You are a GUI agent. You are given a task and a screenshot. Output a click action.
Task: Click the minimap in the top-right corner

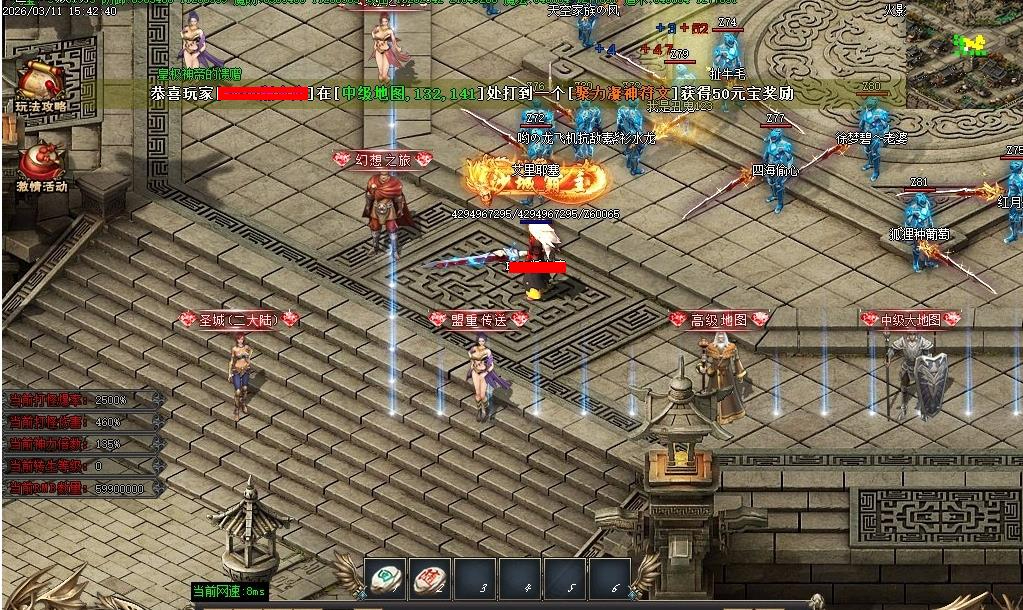point(964,50)
